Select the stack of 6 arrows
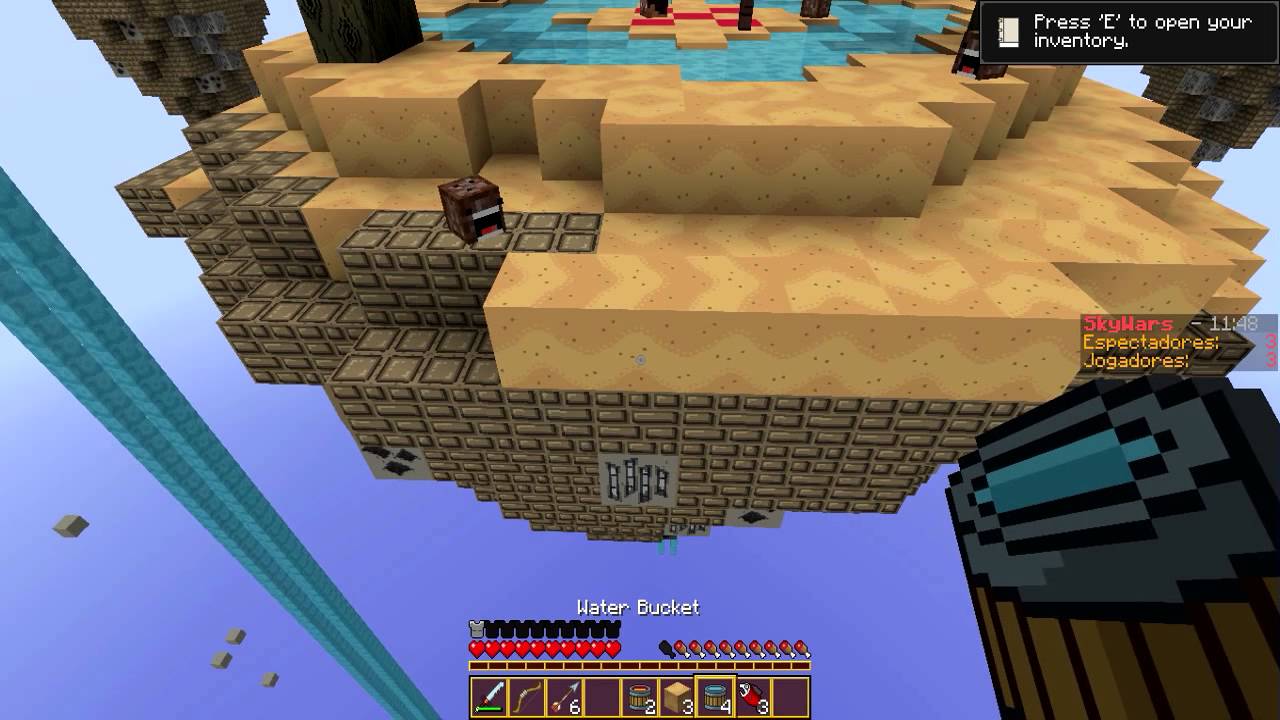This screenshot has width=1280, height=720. coord(564,696)
